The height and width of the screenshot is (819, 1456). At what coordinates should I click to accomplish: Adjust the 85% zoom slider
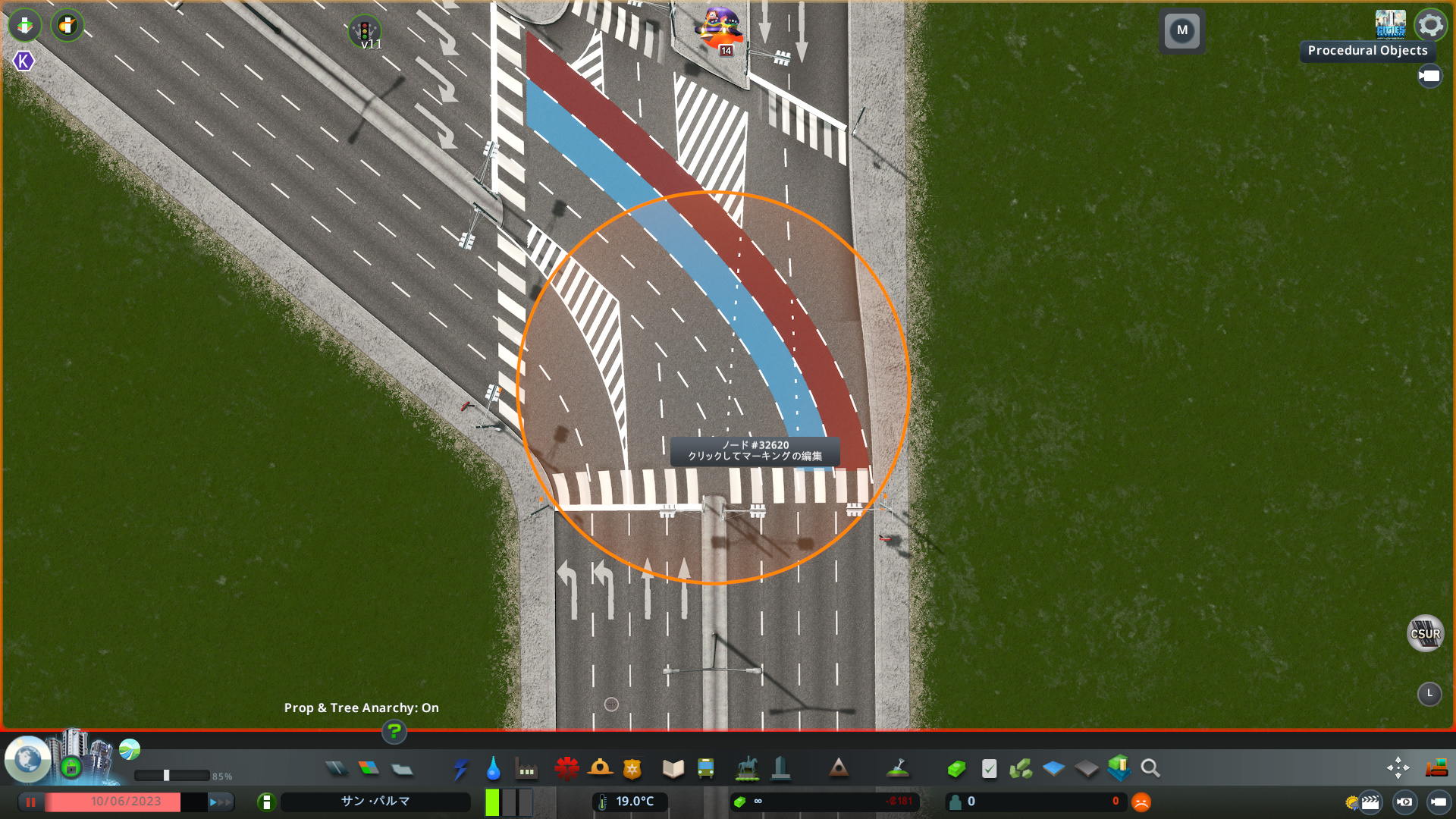[x=167, y=774]
